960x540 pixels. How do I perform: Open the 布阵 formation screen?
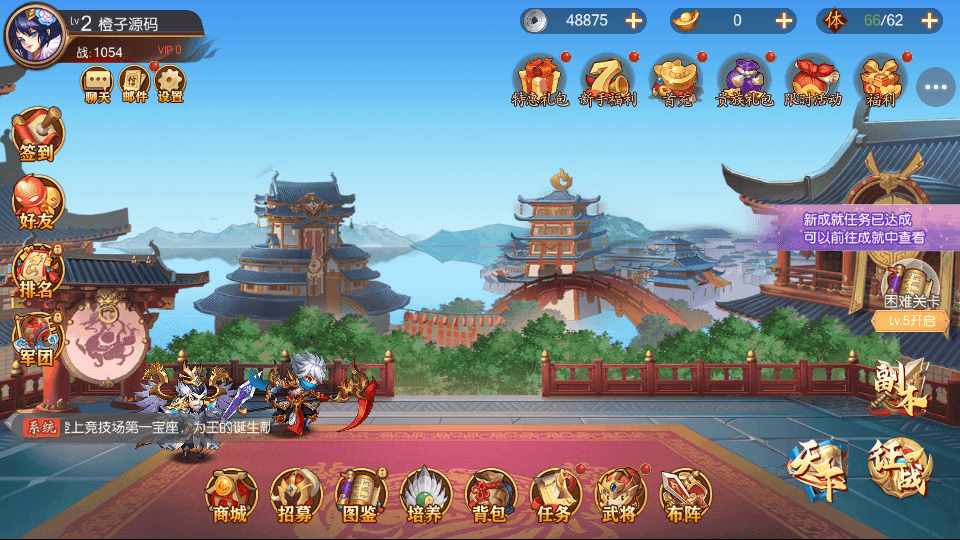pyautogui.click(x=686, y=495)
